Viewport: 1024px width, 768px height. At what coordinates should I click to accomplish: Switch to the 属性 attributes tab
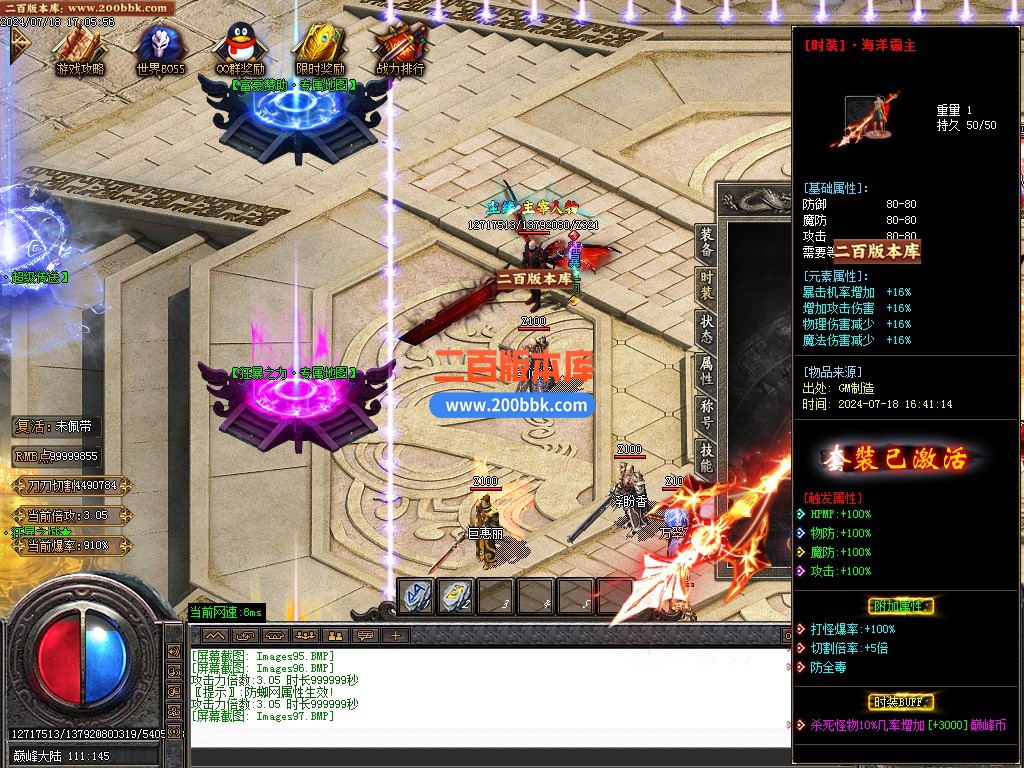pyautogui.click(x=707, y=372)
